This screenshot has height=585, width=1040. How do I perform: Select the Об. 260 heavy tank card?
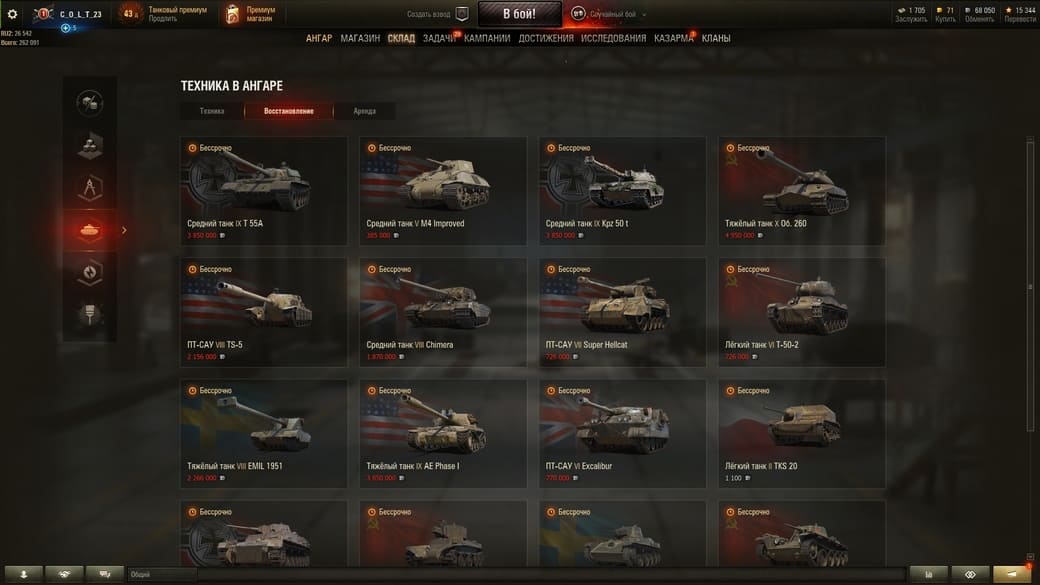pos(802,190)
